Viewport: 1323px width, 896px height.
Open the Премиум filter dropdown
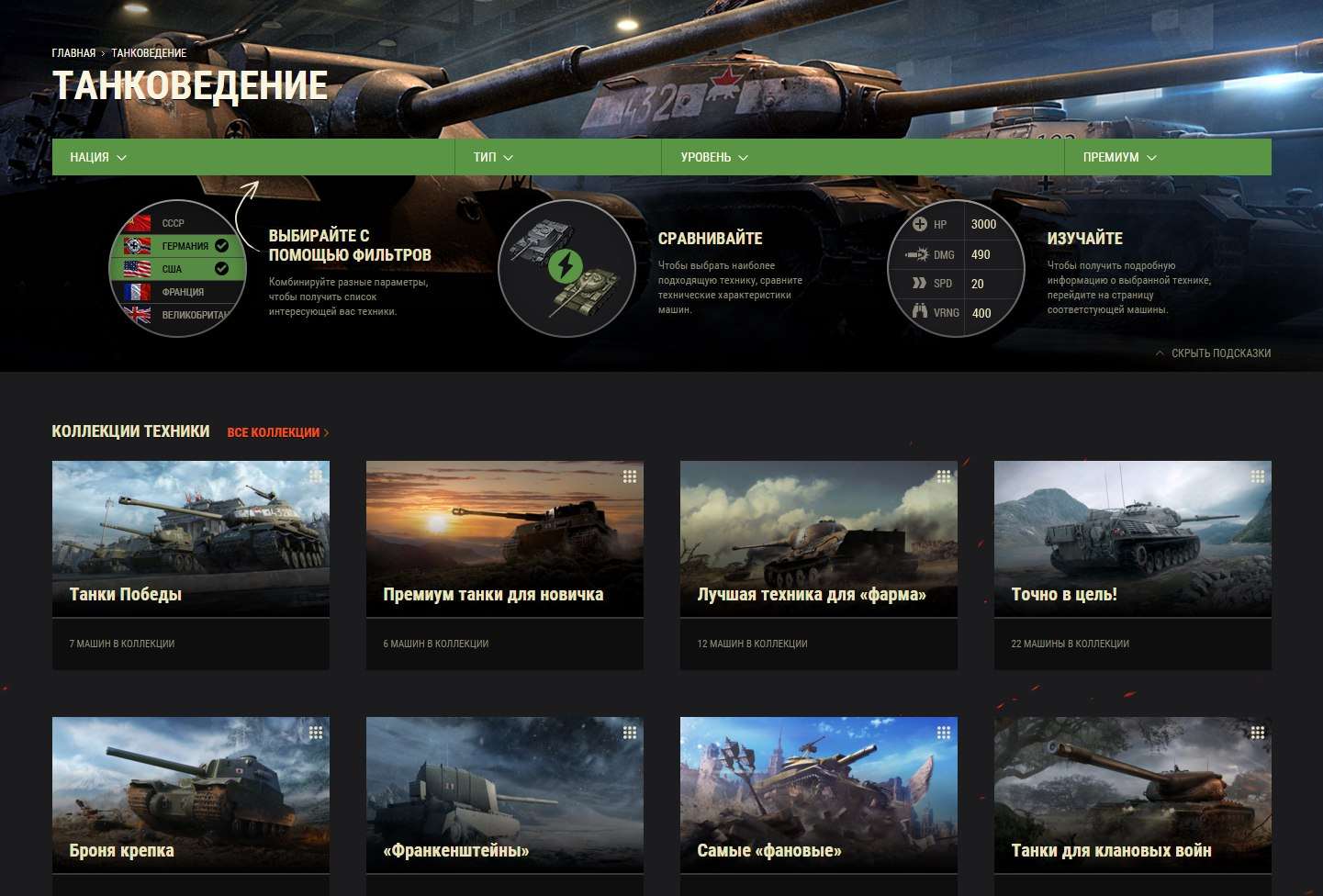1119,157
